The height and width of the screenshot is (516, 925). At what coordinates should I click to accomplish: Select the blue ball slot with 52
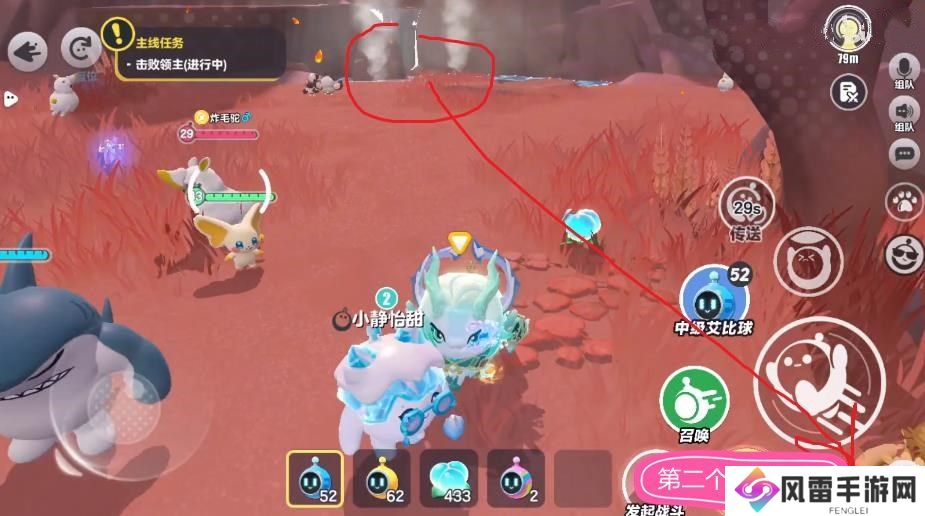click(x=315, y=479)
